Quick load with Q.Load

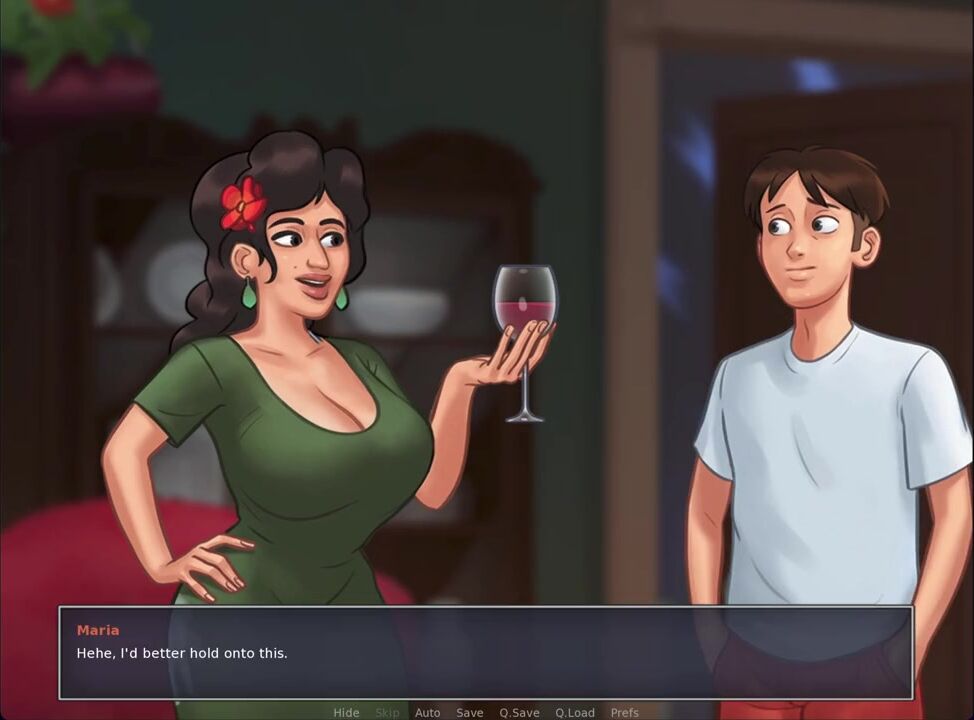click(575, 712)
